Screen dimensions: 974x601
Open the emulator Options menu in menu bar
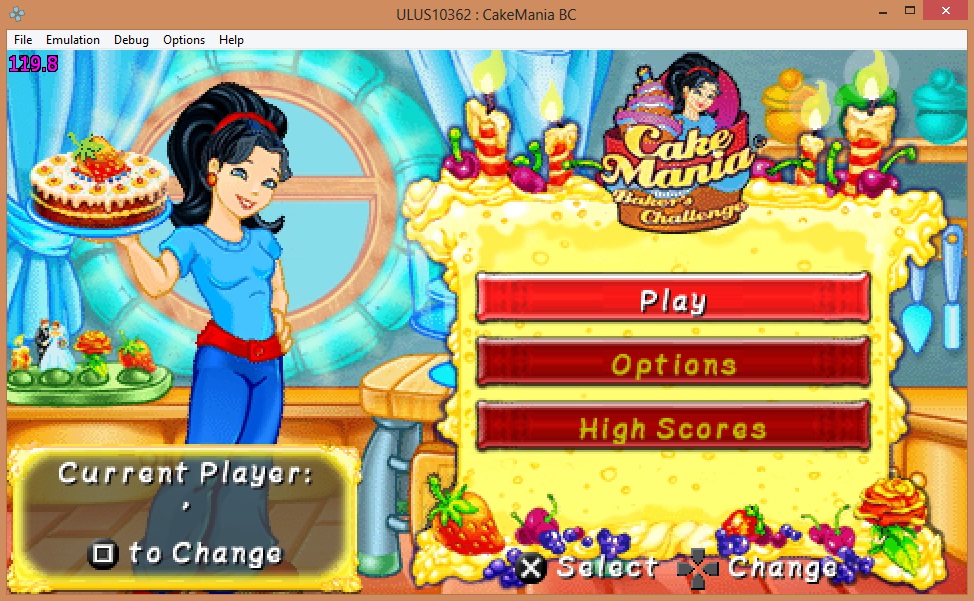(184, 40)
